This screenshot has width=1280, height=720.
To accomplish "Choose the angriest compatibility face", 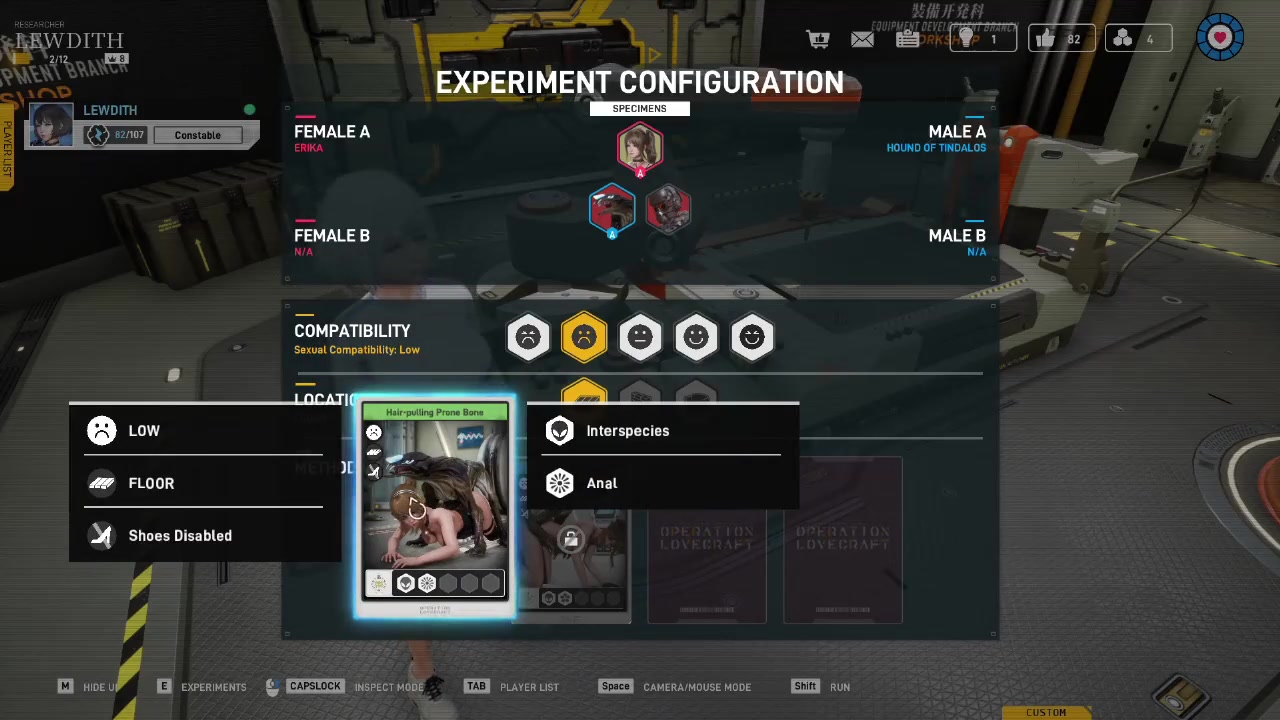I will point(528,338).
